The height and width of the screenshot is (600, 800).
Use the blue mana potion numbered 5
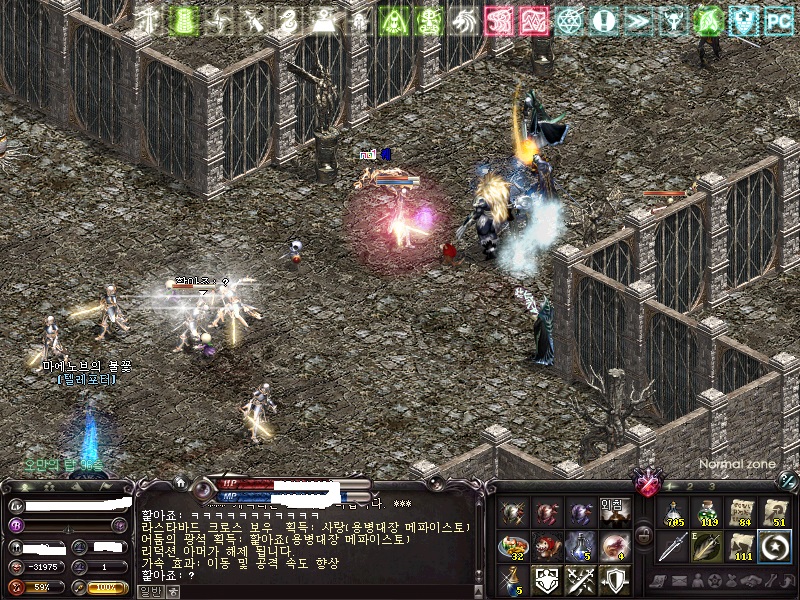pyautogui.click(x=580, y=546)
